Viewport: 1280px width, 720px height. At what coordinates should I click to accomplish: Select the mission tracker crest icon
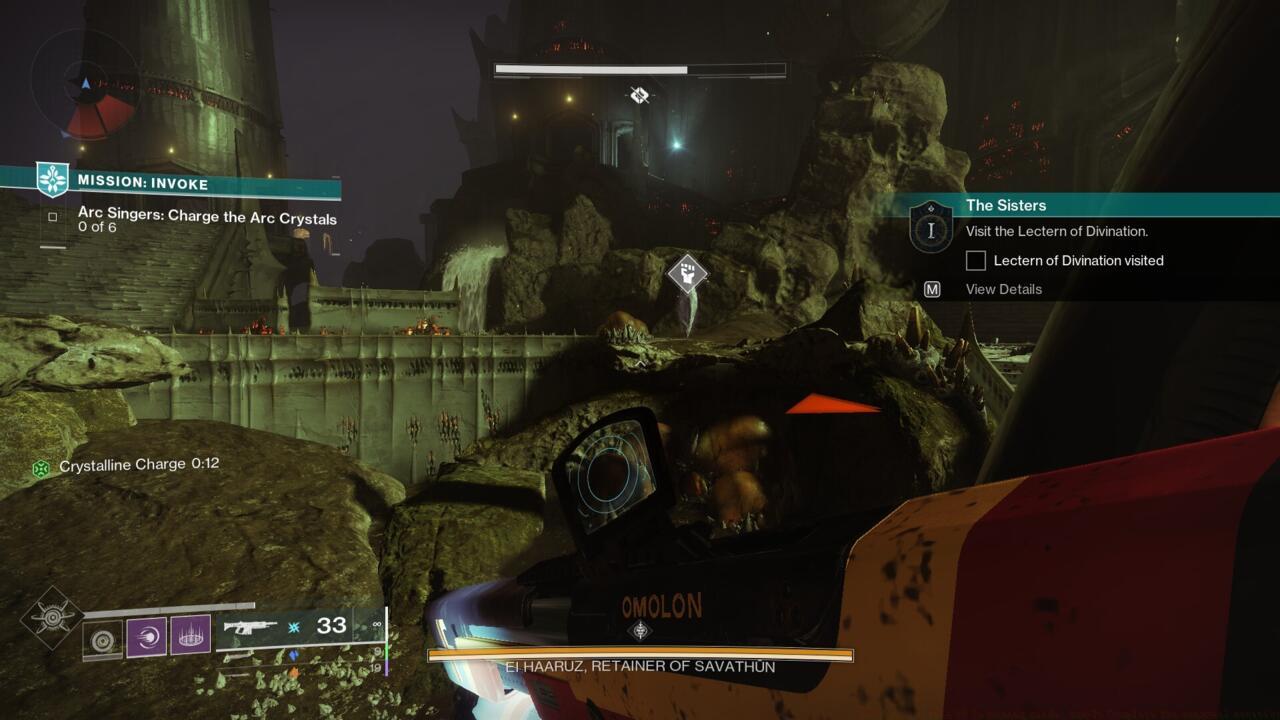[55, 178]
